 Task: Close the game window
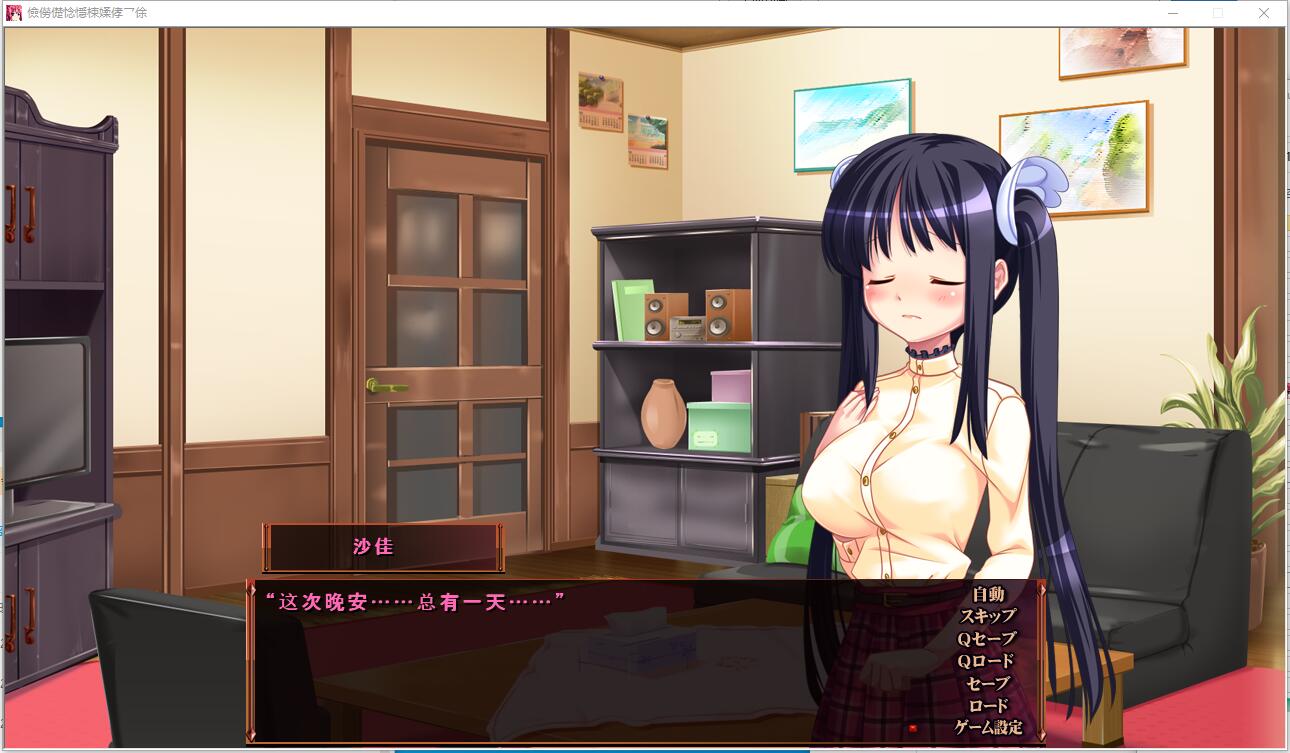1263,13
